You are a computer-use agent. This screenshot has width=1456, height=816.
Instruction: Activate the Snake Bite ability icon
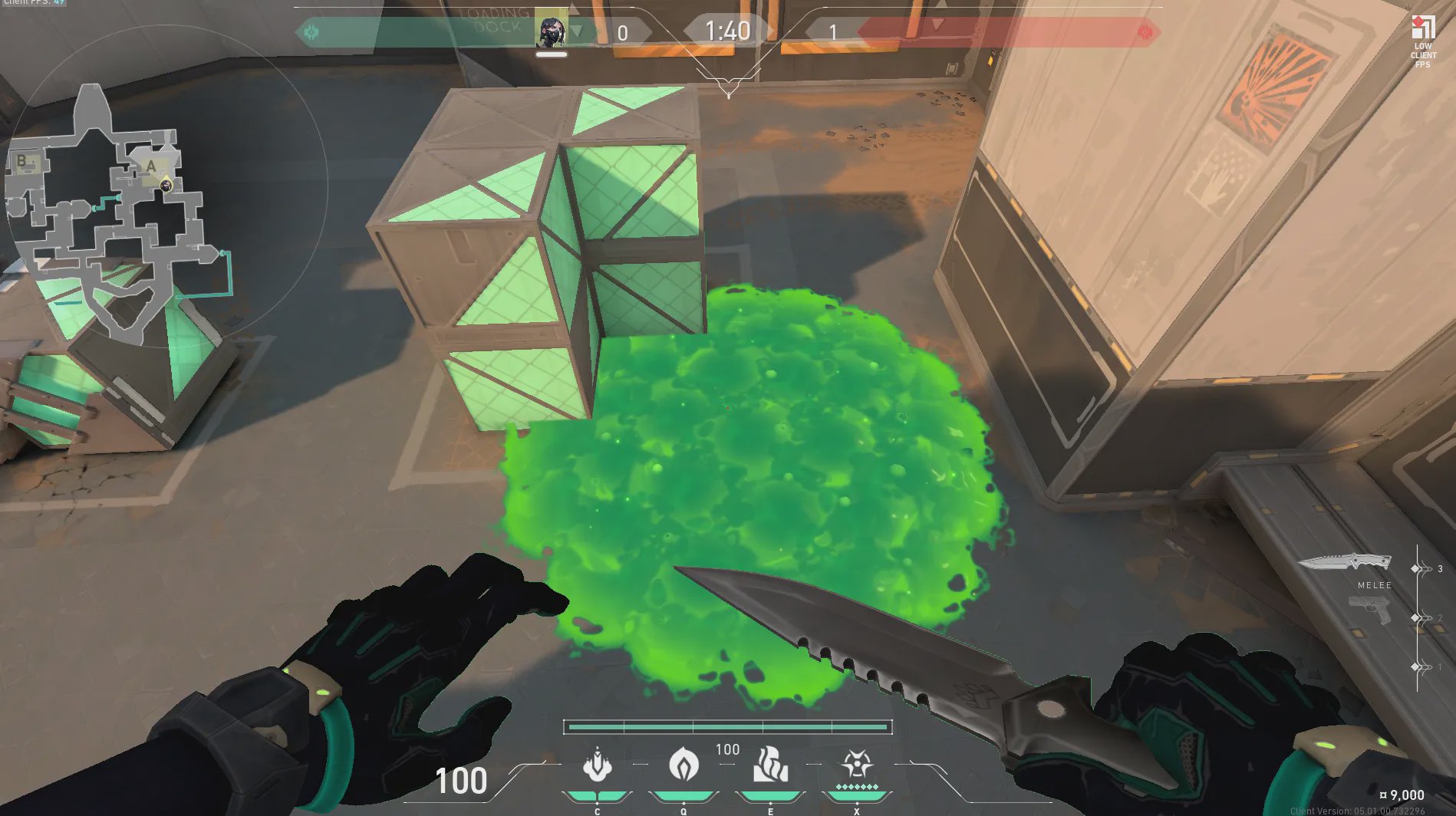597,765
